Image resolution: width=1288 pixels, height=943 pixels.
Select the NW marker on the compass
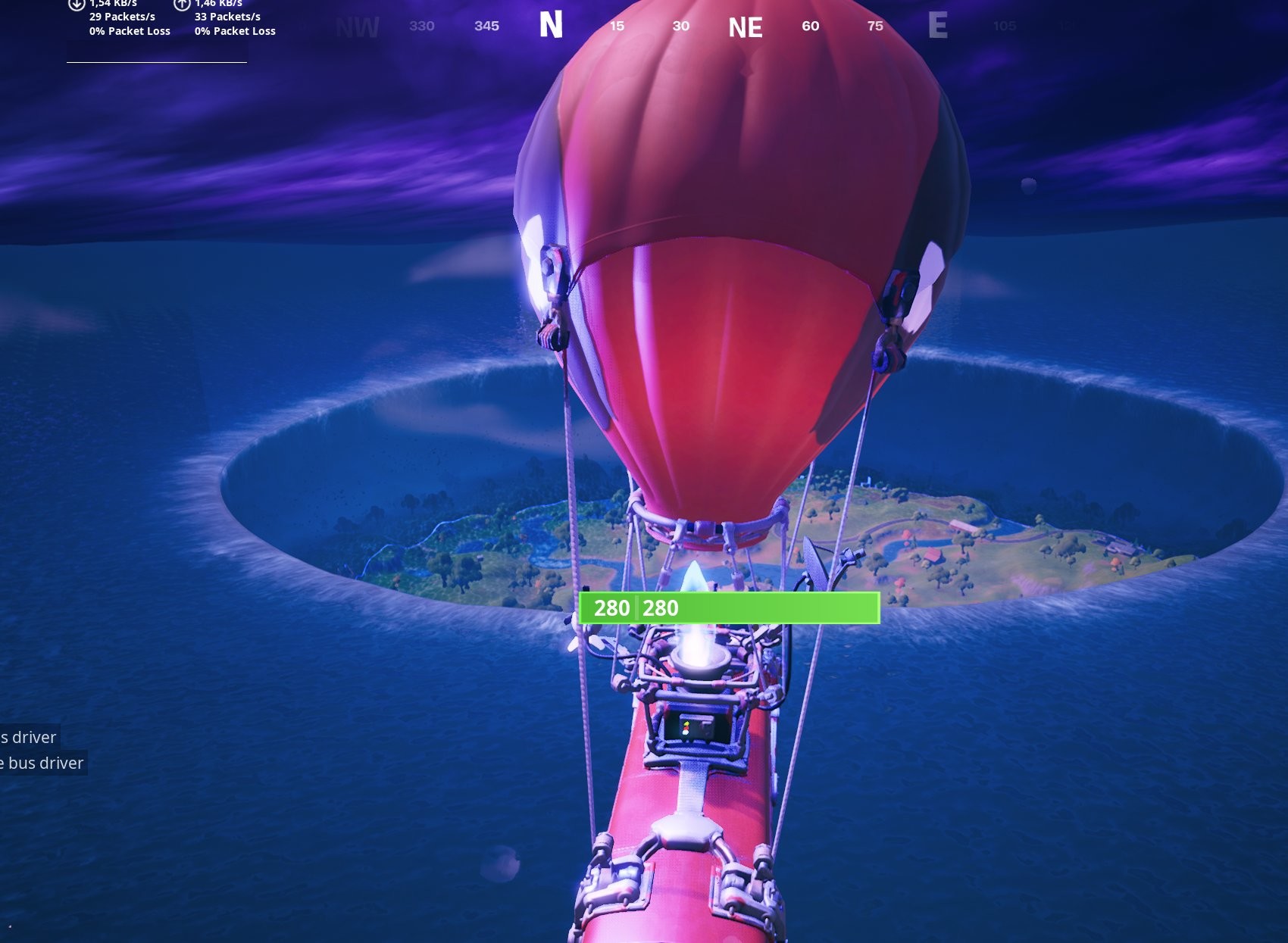[356, 25]
